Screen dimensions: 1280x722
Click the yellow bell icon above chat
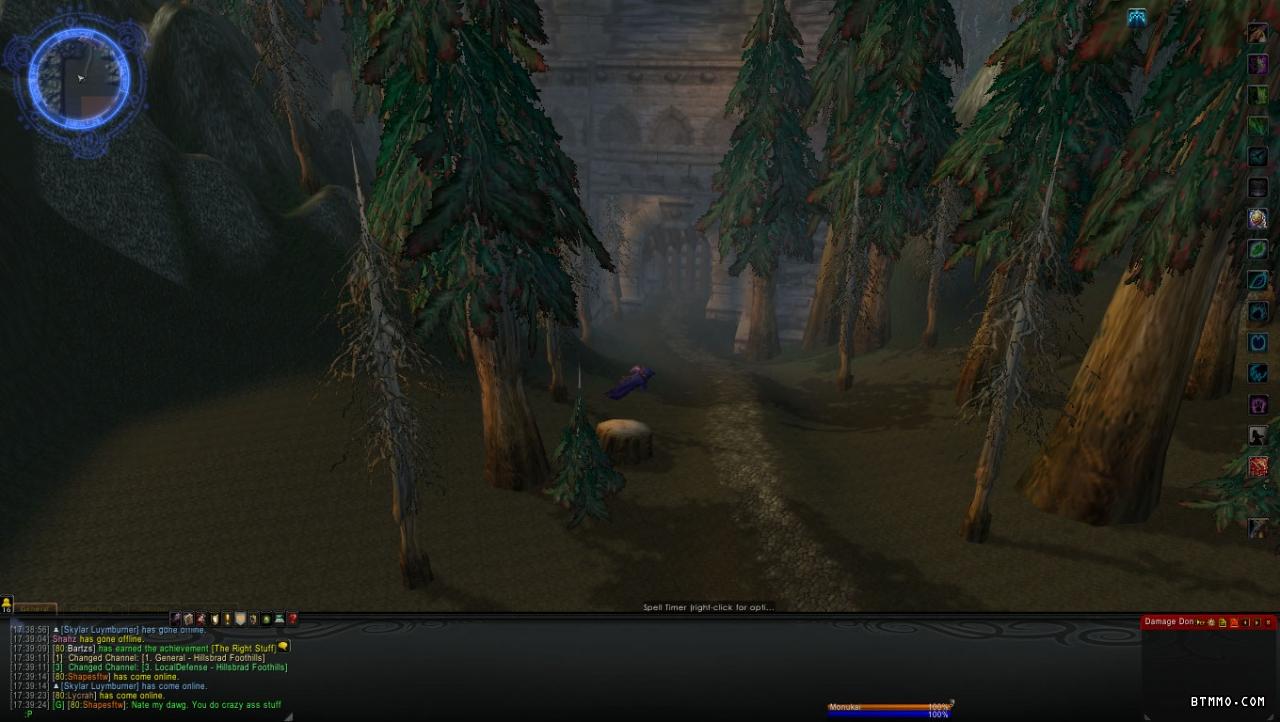pyautogui.click(x=7, y=604)
